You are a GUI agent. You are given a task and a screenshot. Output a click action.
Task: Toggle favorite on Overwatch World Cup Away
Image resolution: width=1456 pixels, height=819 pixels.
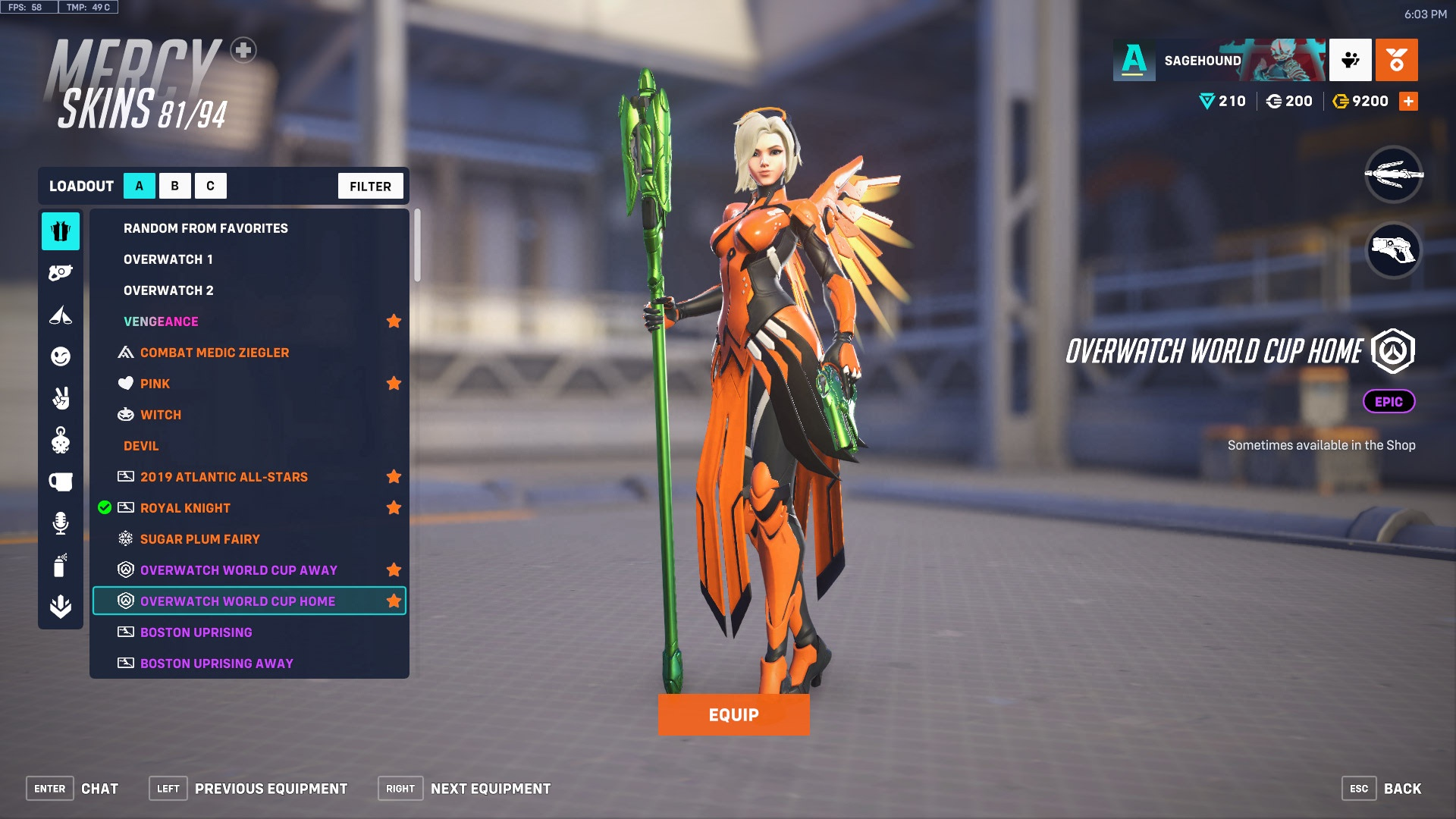click(x=394, y=570)
